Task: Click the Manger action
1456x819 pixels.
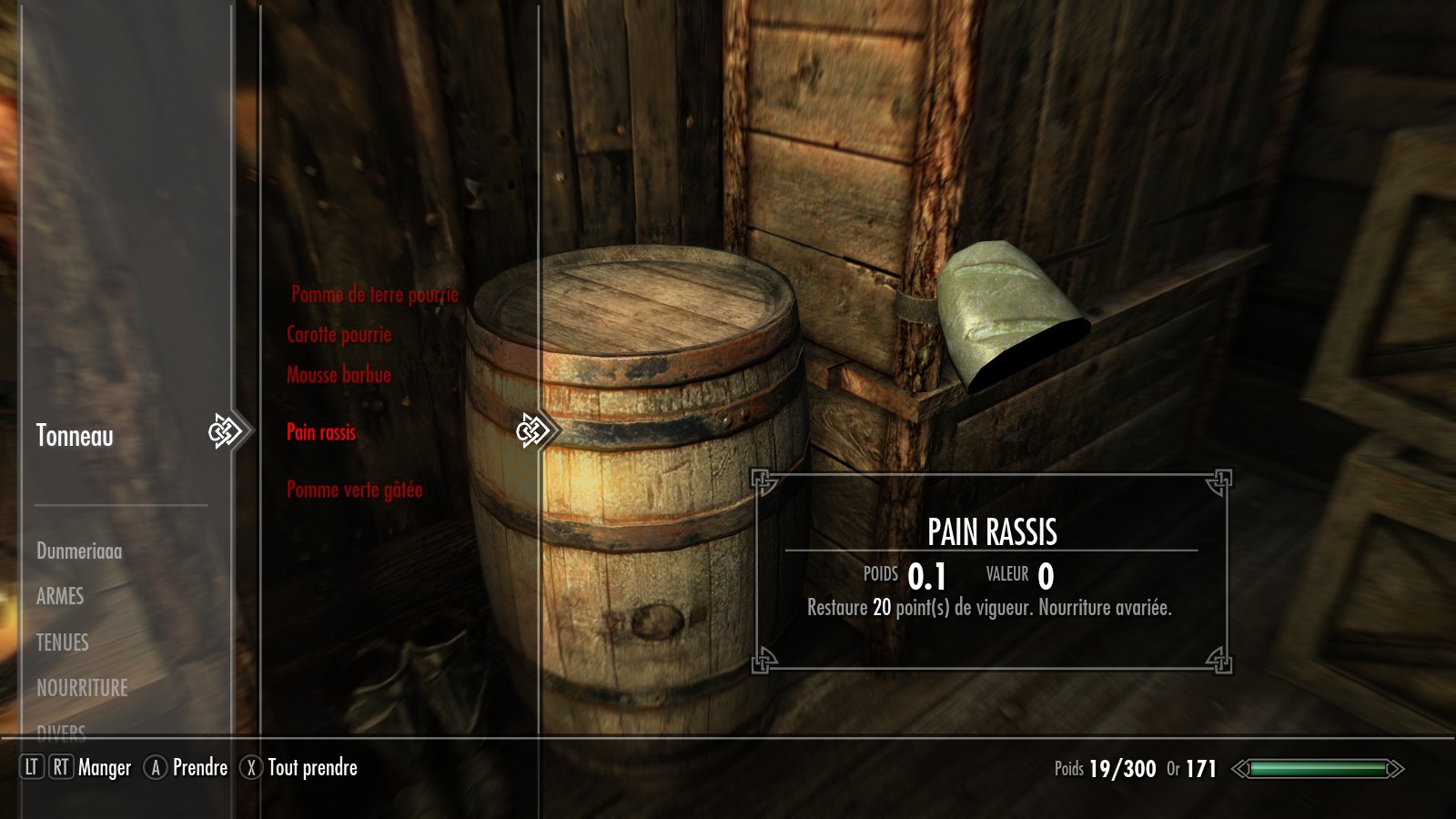Action: point(104,768)
